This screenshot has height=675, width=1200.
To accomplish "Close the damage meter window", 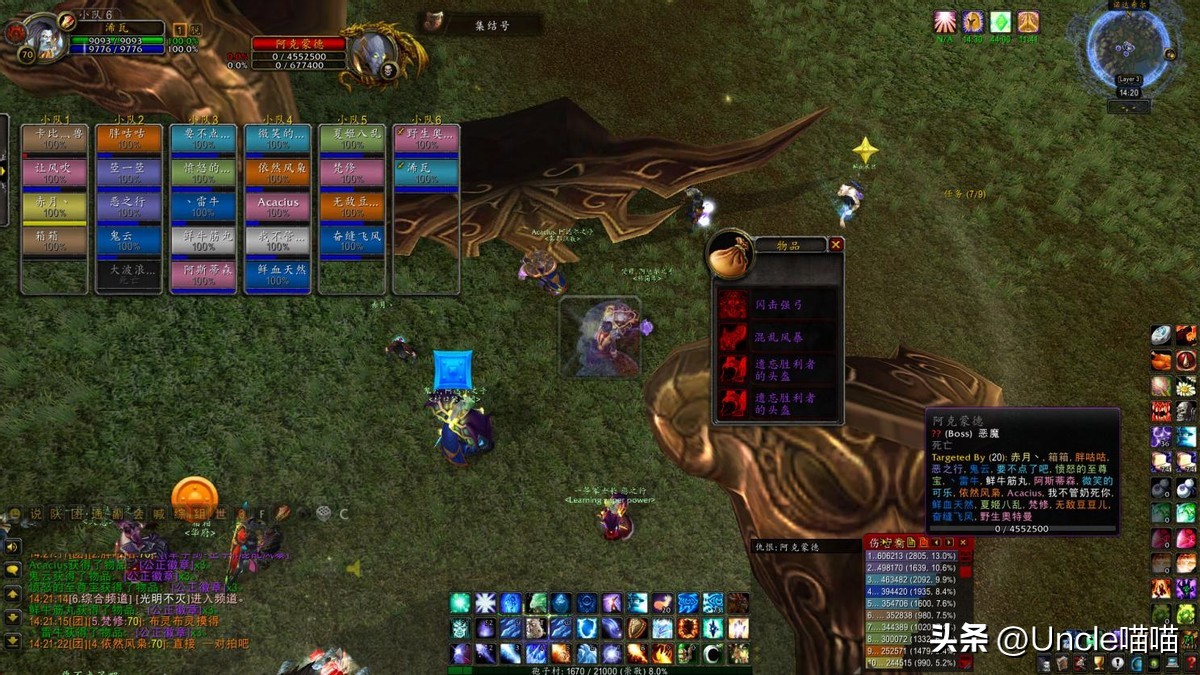I will pos(963,542).
